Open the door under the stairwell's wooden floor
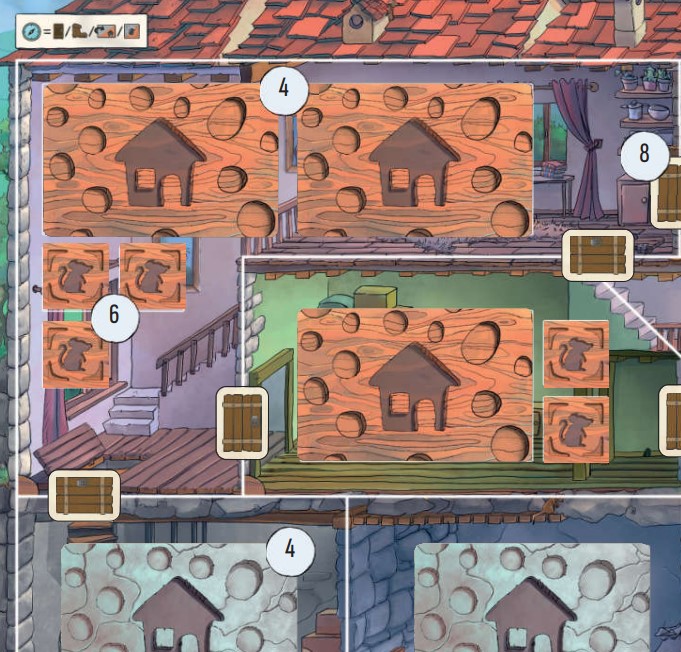Image resolution: width=681 pixels, height=652 pixels. pyautogui.click(x=84, y=495)
